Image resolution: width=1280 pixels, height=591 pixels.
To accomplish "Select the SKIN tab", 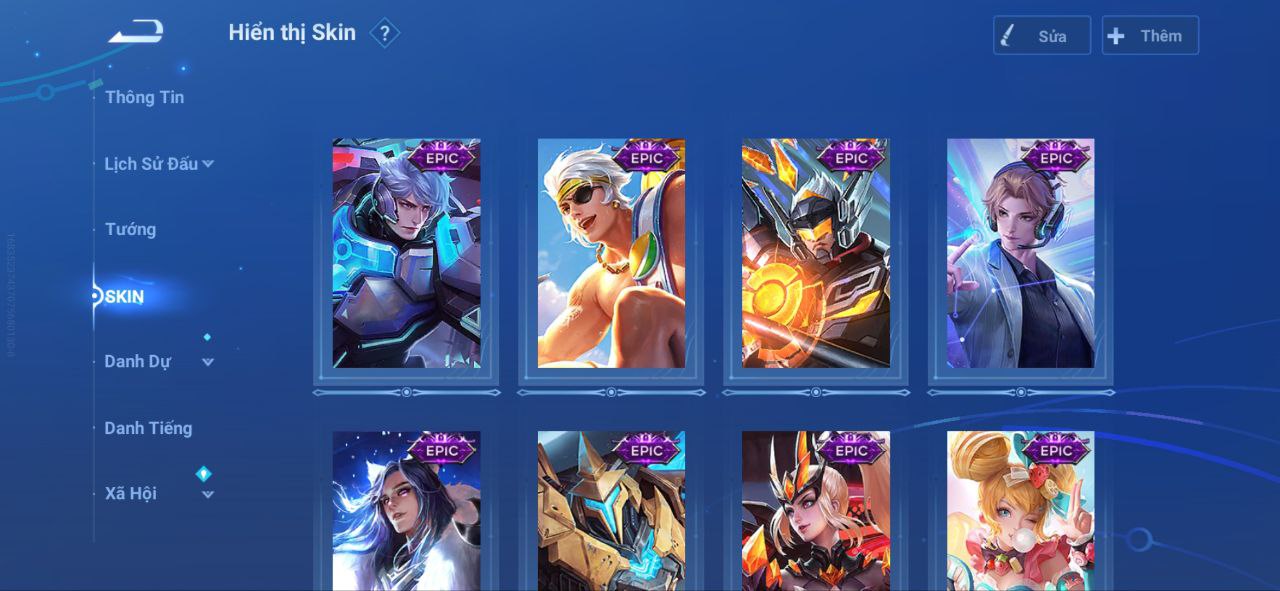I will click(x=124, y=297).
